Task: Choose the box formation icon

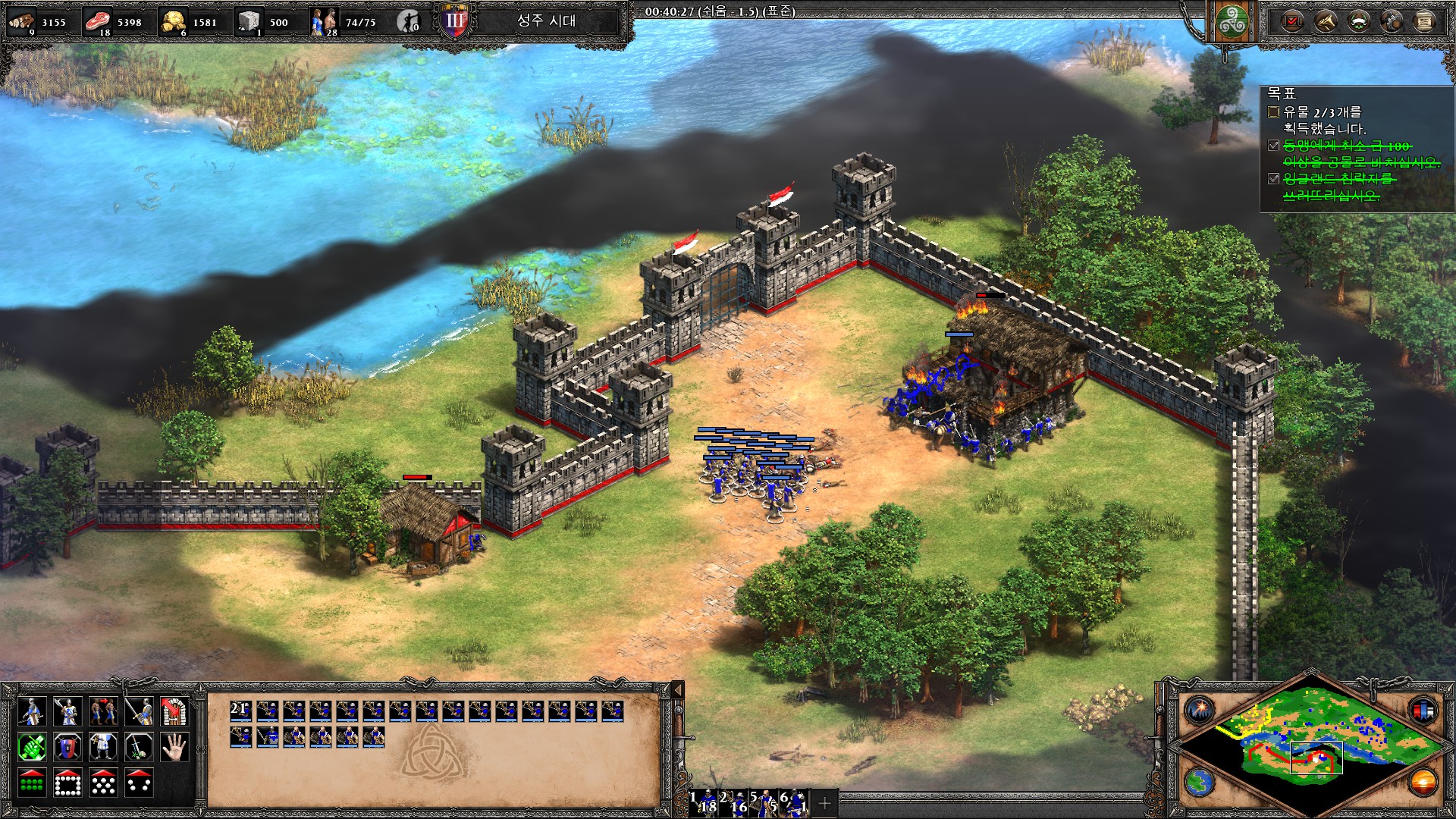Action: coord(67,783)
